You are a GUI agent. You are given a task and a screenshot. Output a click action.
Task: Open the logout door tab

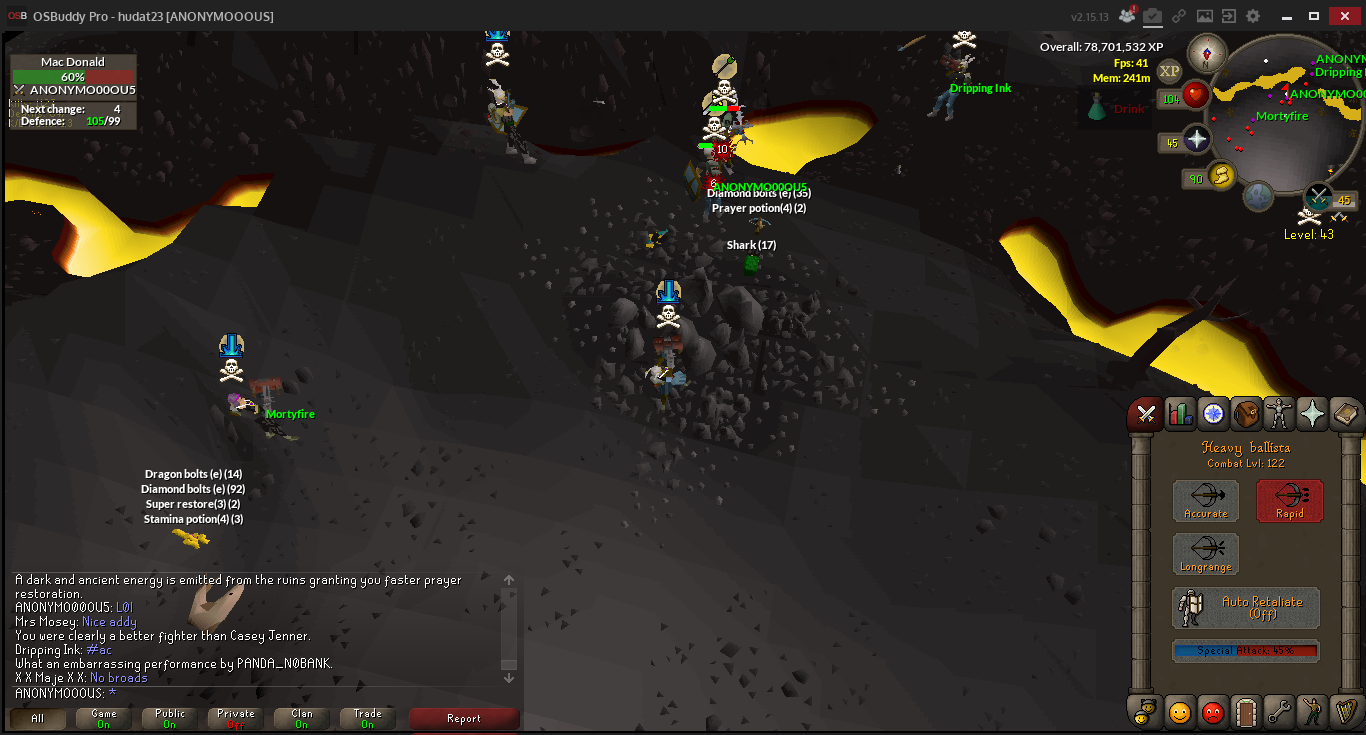pyautogui.click(x=1246, y=712)
